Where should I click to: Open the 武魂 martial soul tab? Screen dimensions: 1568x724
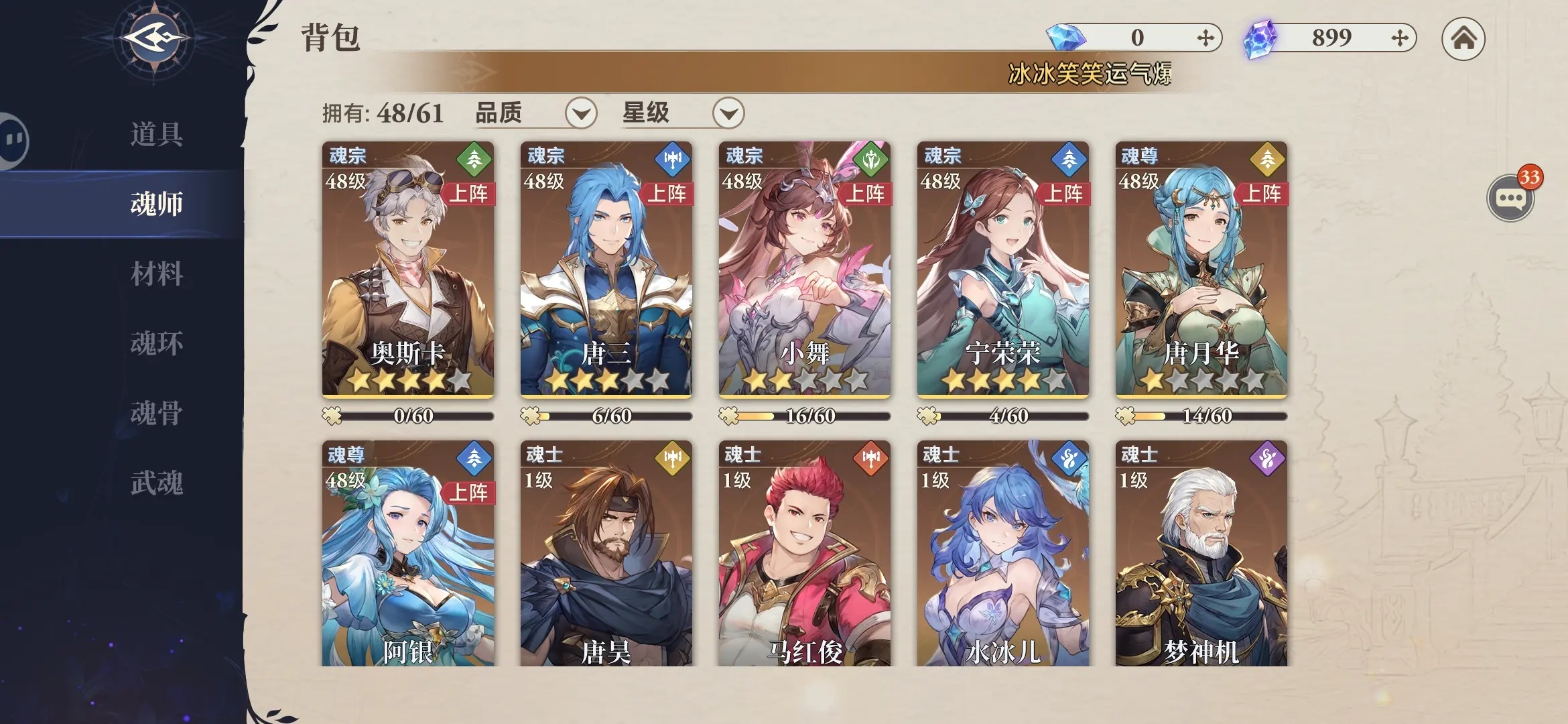(x=156, y=483)
